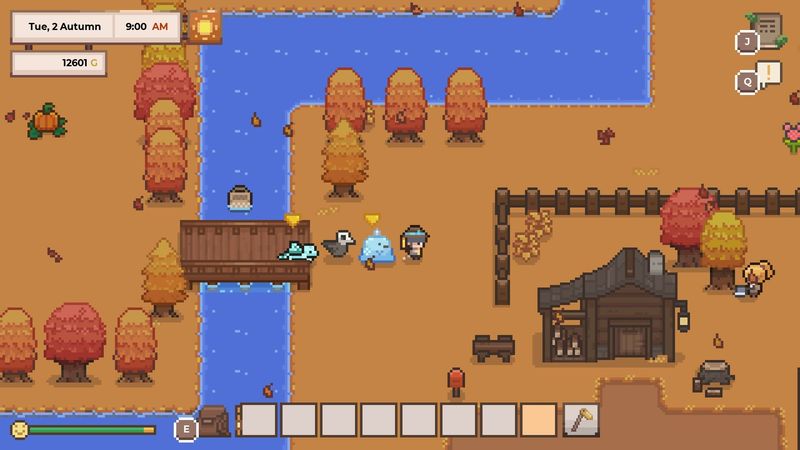The width and height of the screenshot is (800, 450).
Task: Click the sunny weather icon
Action: click(205, 26)
